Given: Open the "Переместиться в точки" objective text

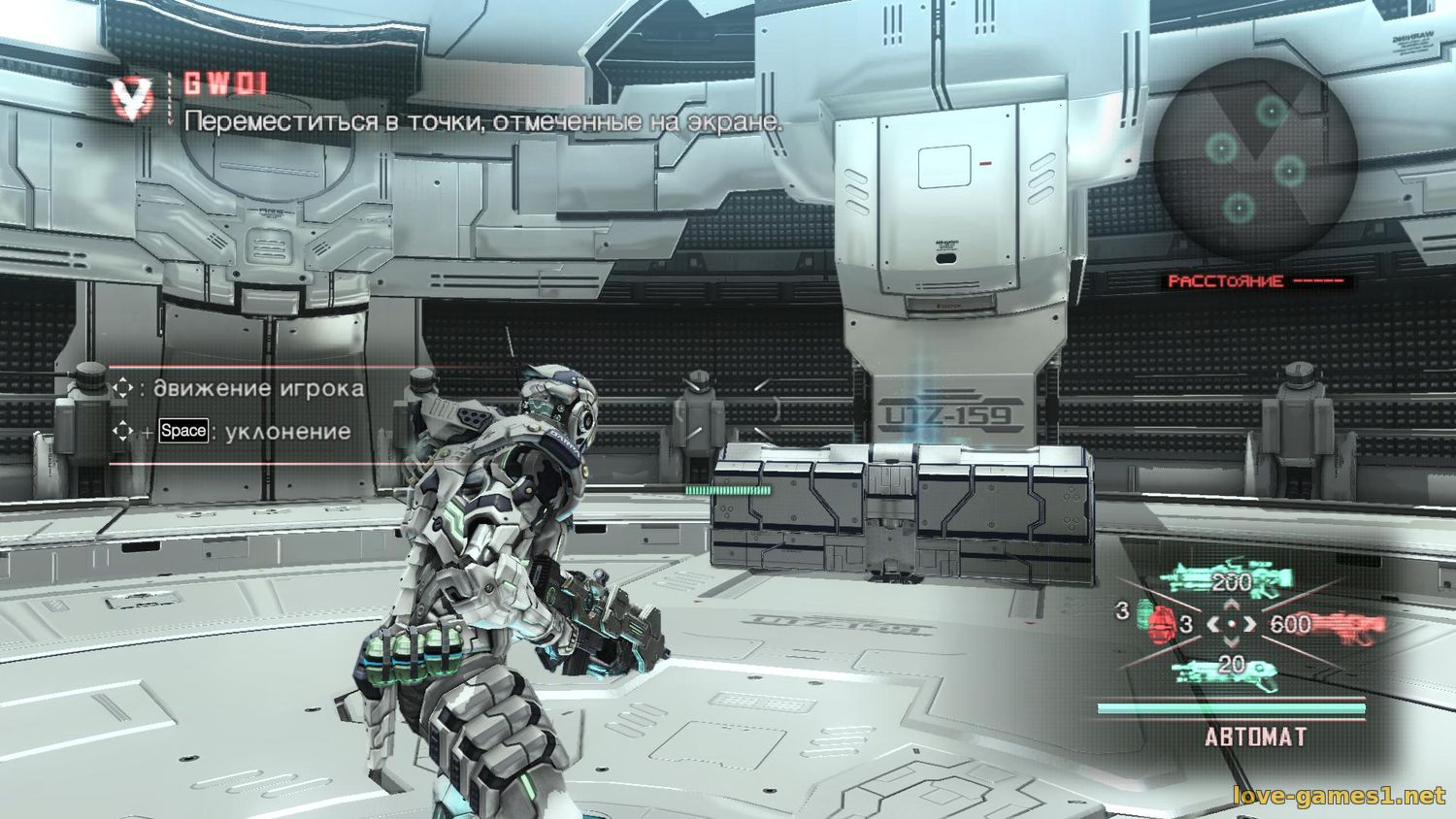Looking at the screenshot, I should 482,122.
